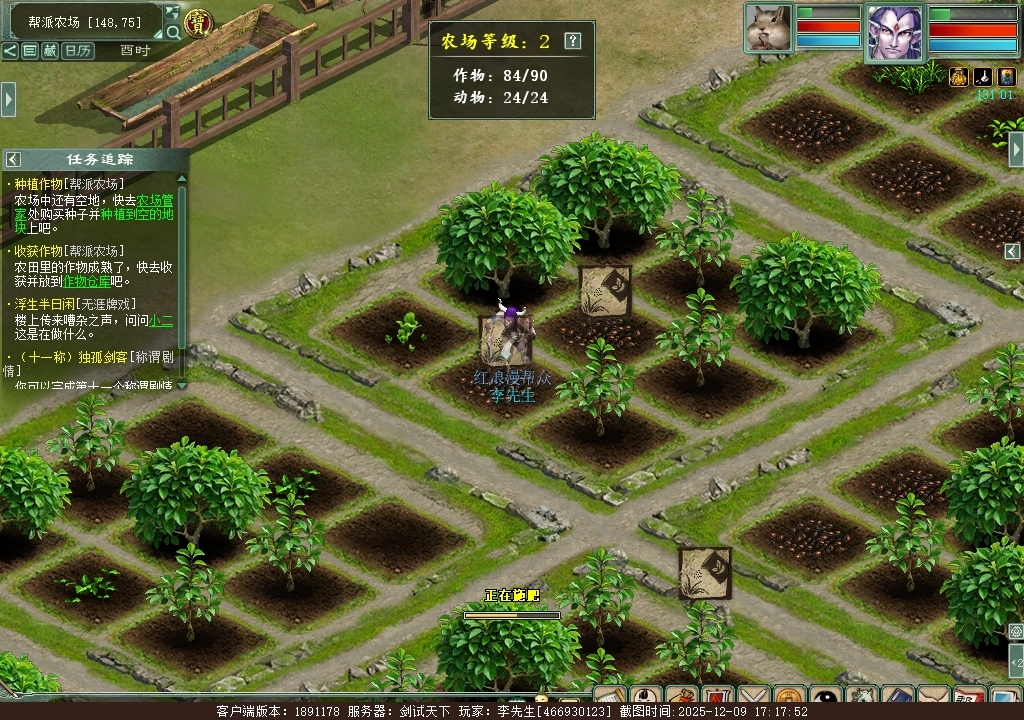Click the 小二 NPC link in the quest tracker

[x=161, y=320]
